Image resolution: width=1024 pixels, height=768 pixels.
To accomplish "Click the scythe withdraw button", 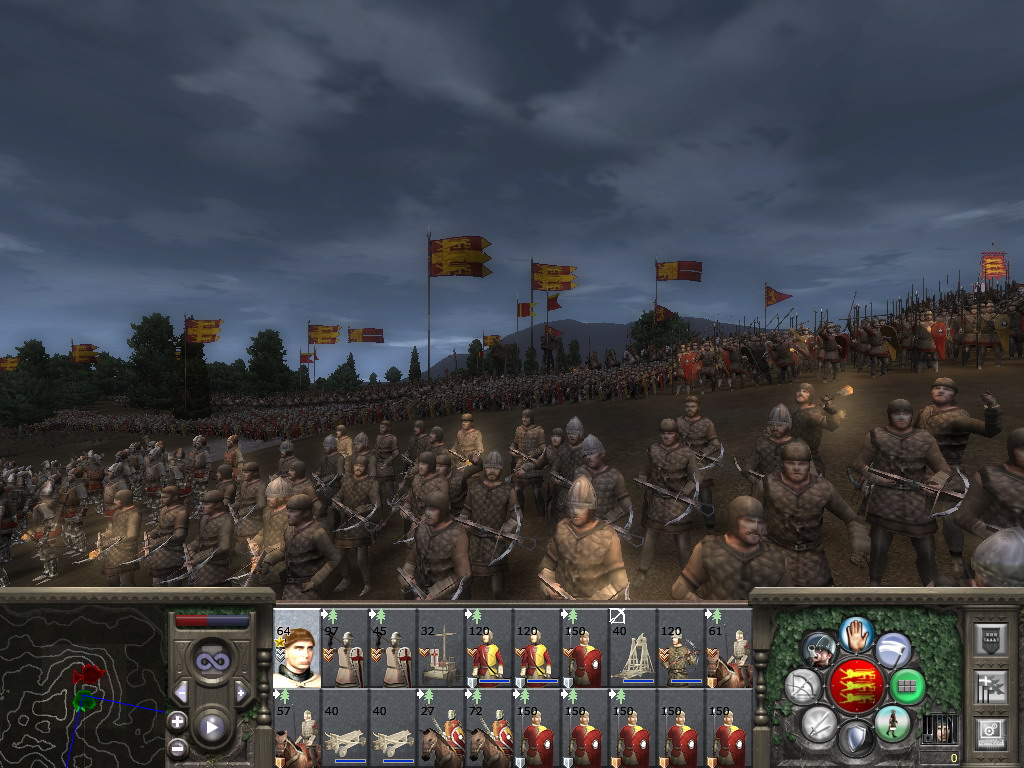I will [893, 650].
